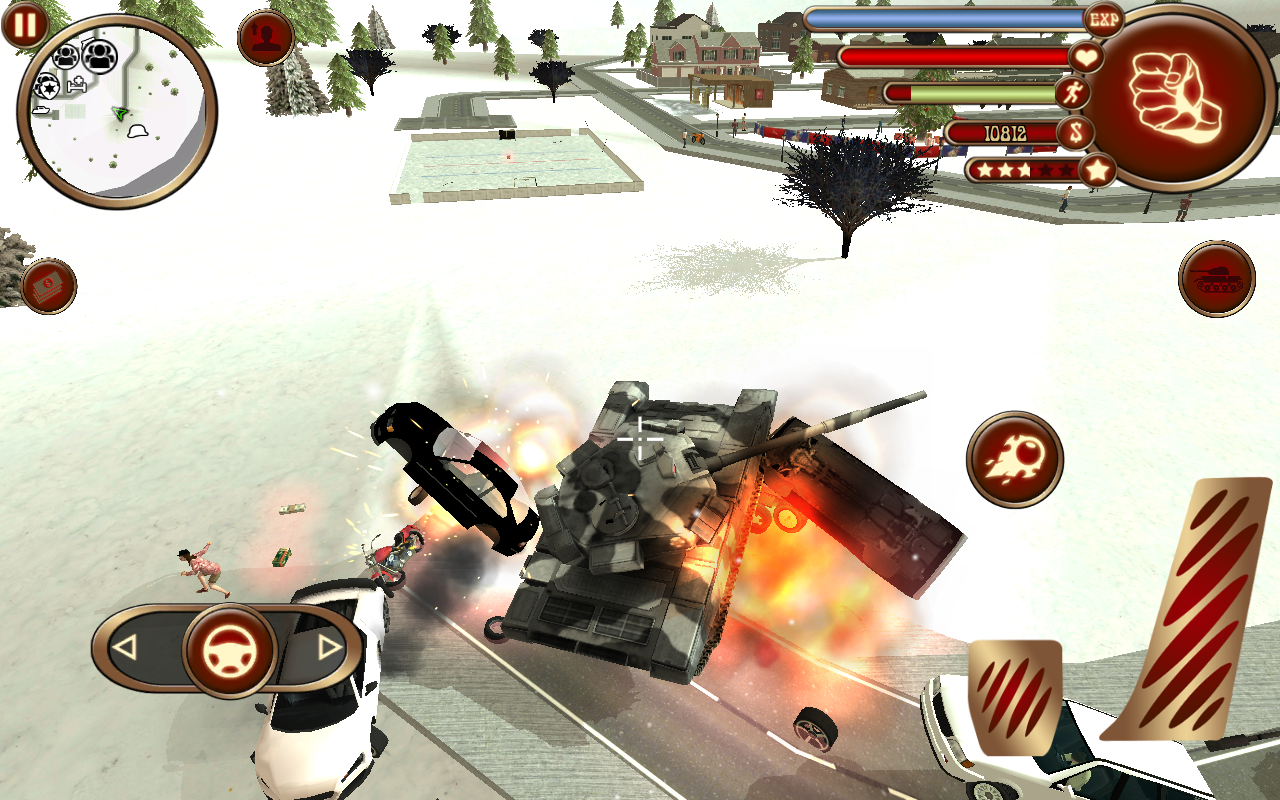
Task: Tap the green player arrow on the minimap
Action: click(120, 113)
